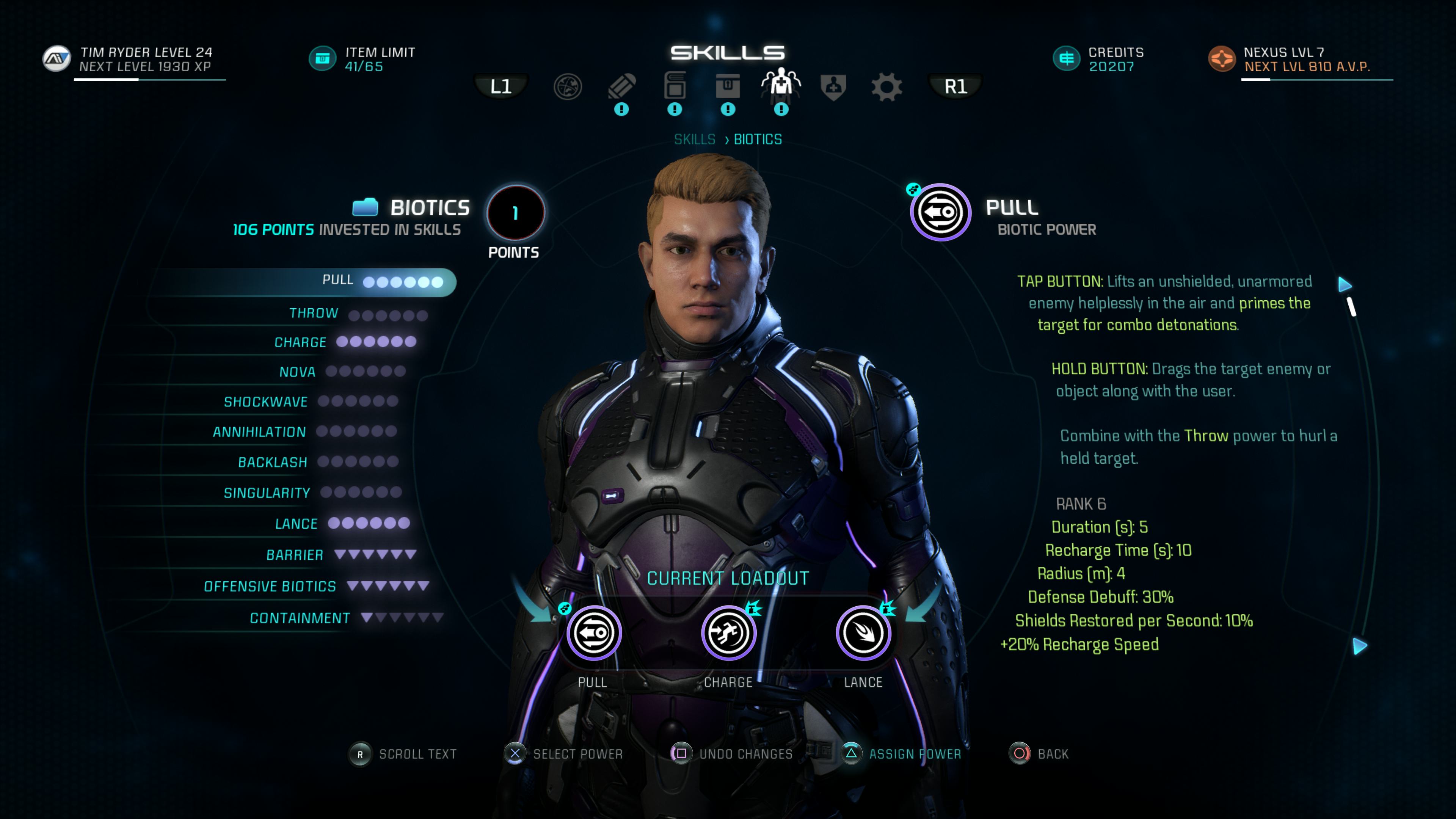This screenshot has width=1456, height=819.
Task: Open the planet map tab icon
Action: [x=568, y=87]
